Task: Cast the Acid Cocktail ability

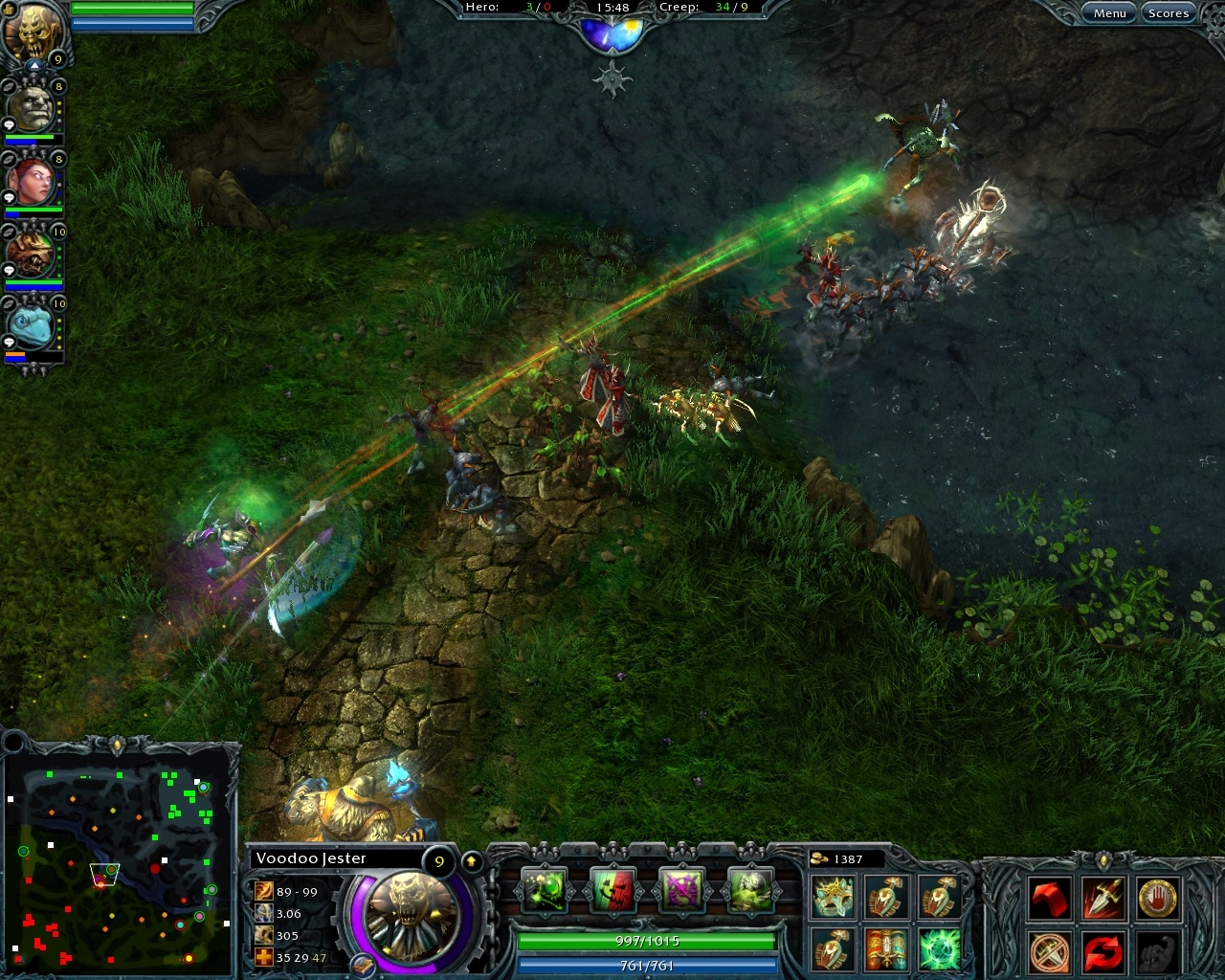Action: point(546,891)
